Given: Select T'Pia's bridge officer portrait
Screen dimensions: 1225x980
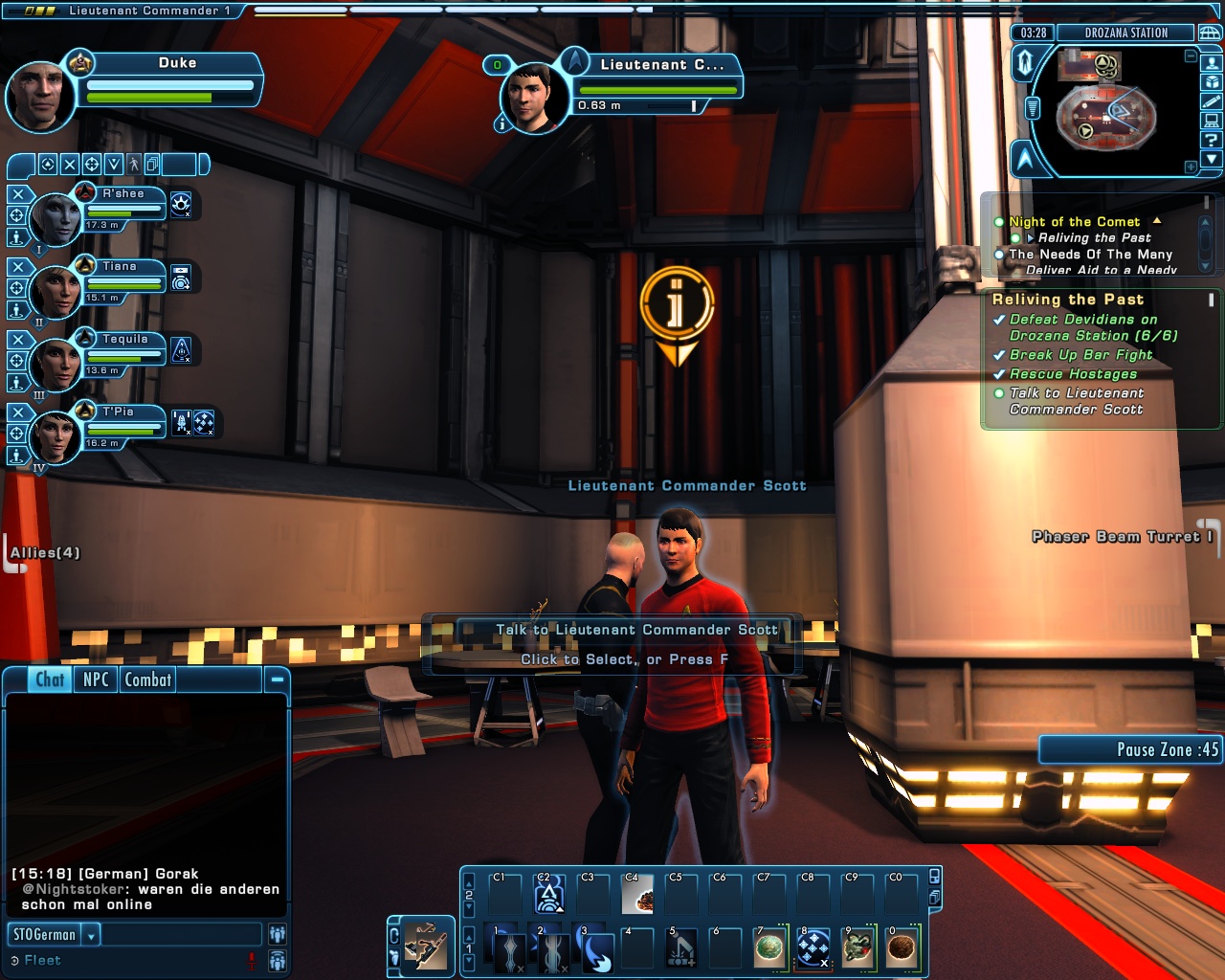Looking at the screenshot, I should tap(56, 436).
